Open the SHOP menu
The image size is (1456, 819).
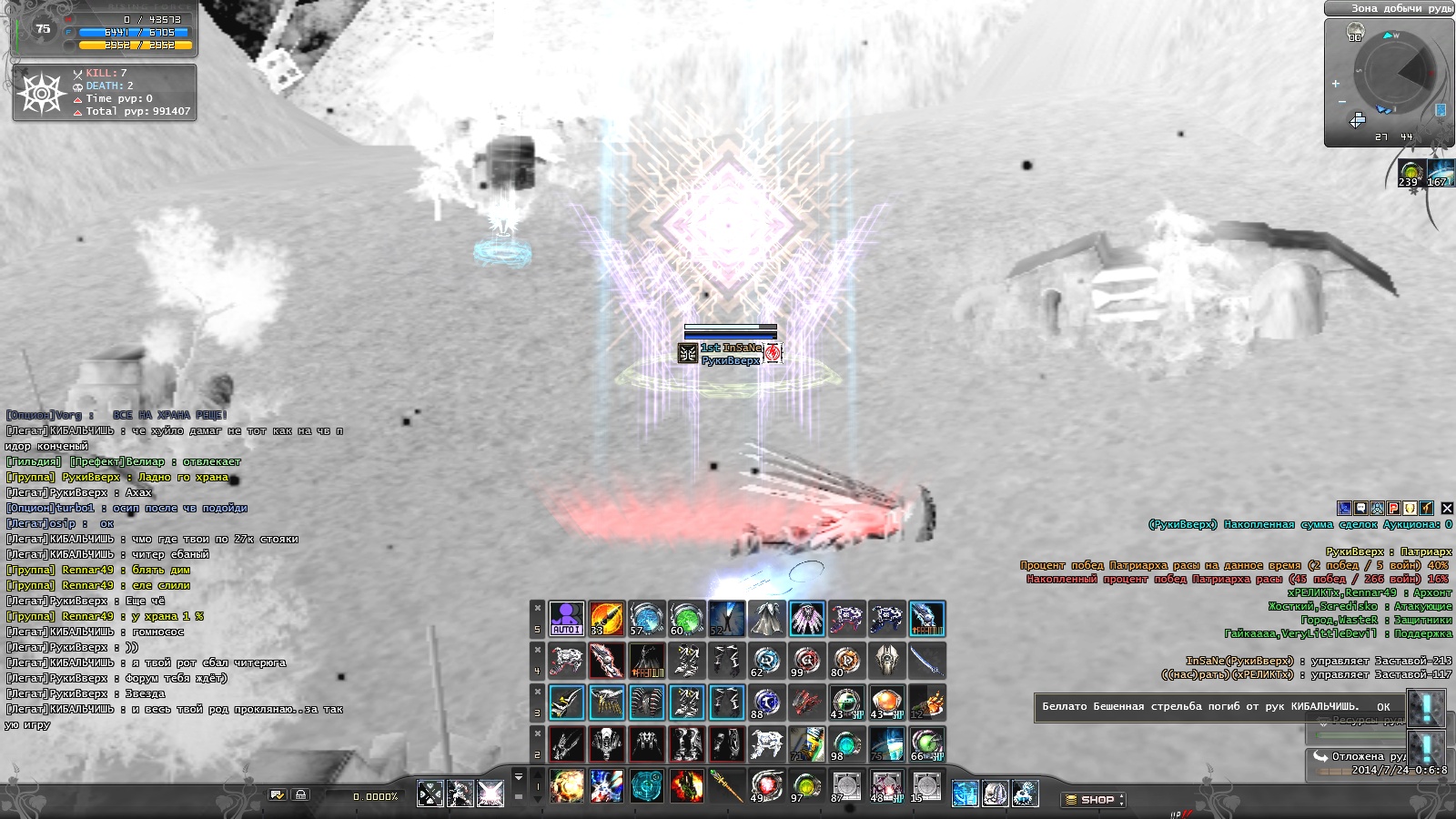(1095, 800)
